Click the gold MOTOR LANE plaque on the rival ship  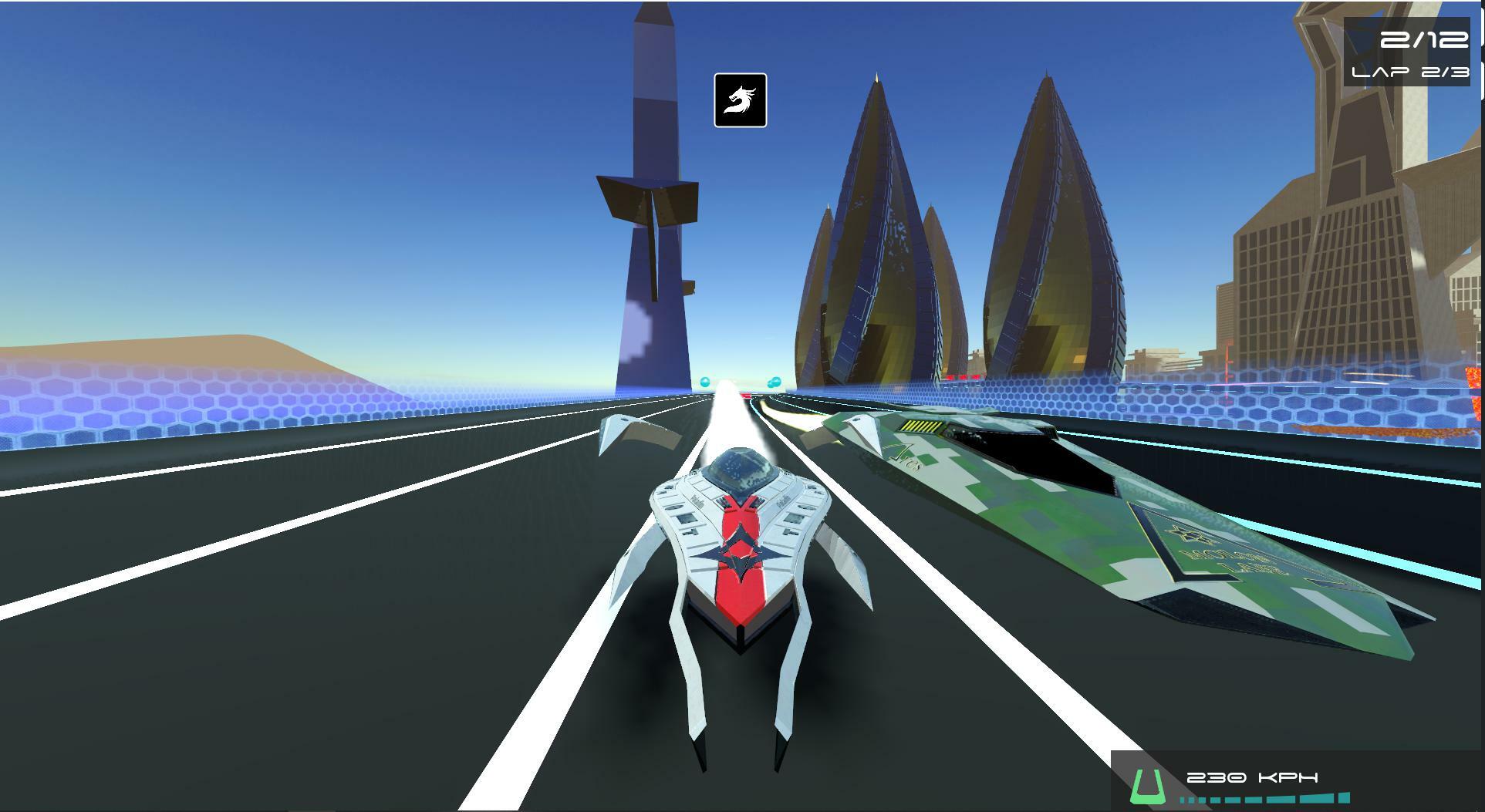1230,561
